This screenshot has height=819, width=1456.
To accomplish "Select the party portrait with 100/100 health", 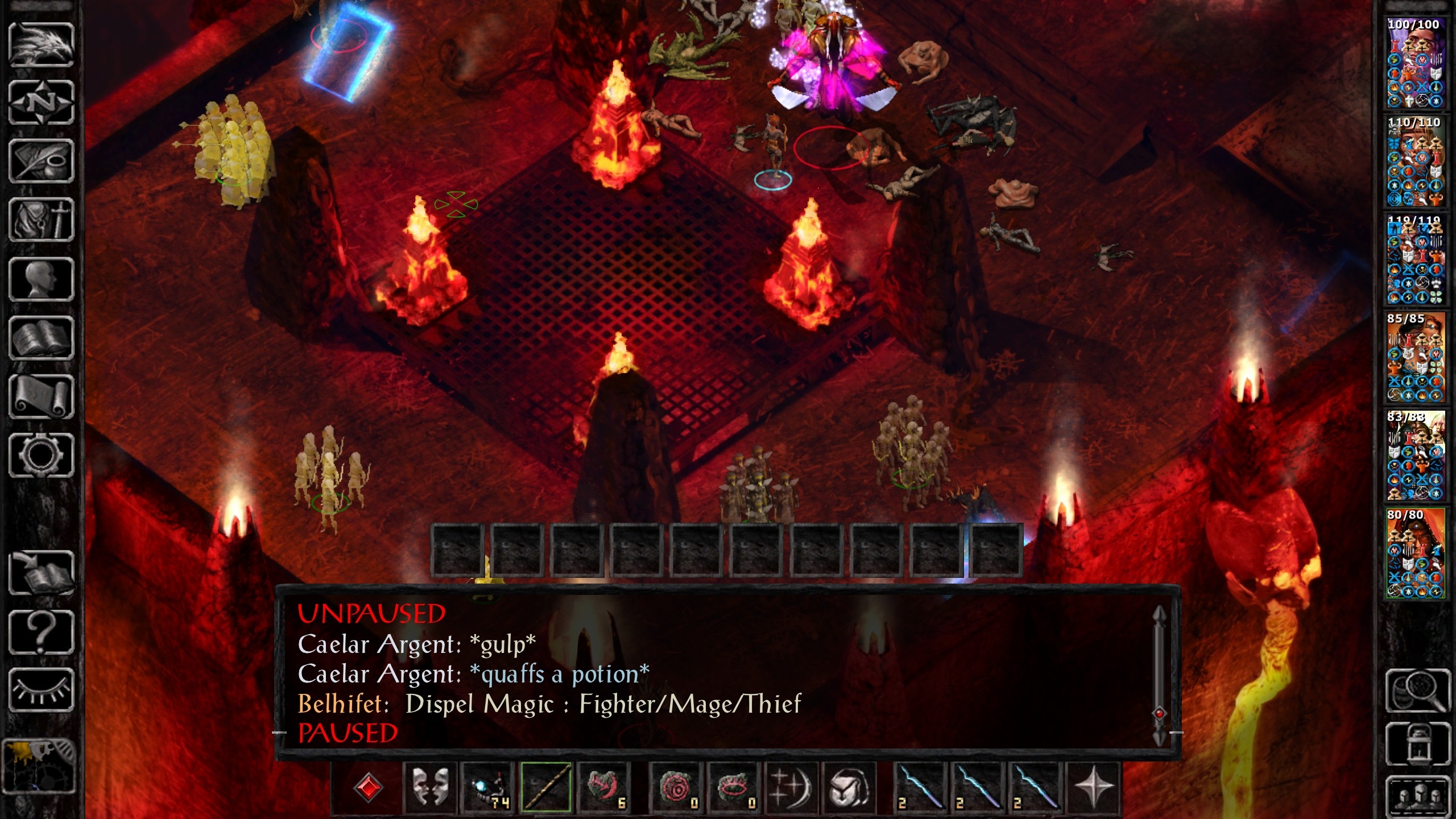I will (x=1414, y=63).
